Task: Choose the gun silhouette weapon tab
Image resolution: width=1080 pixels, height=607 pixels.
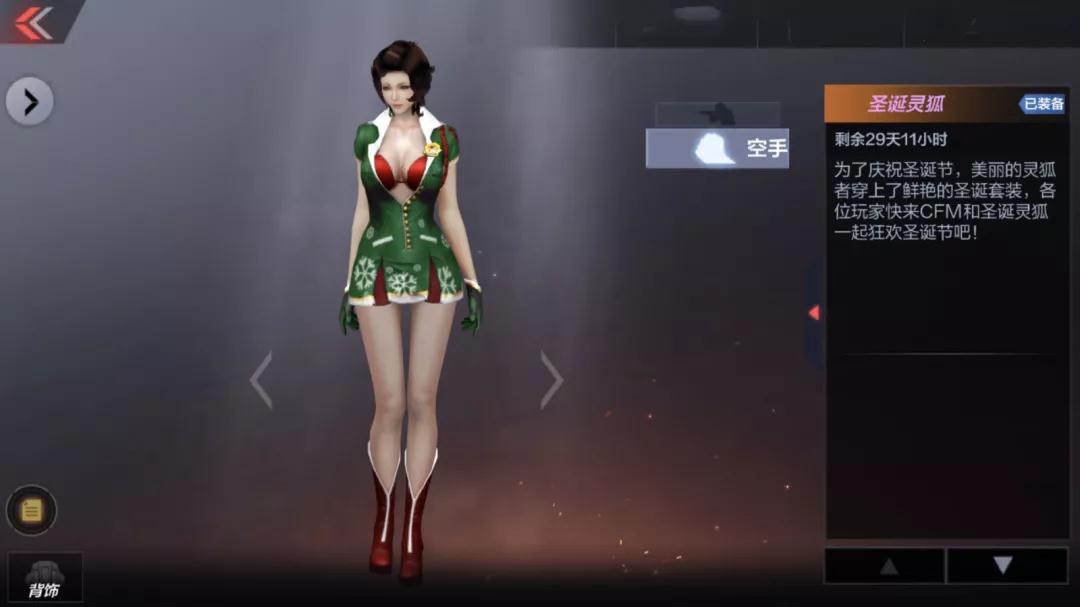Action: point(717,114)
